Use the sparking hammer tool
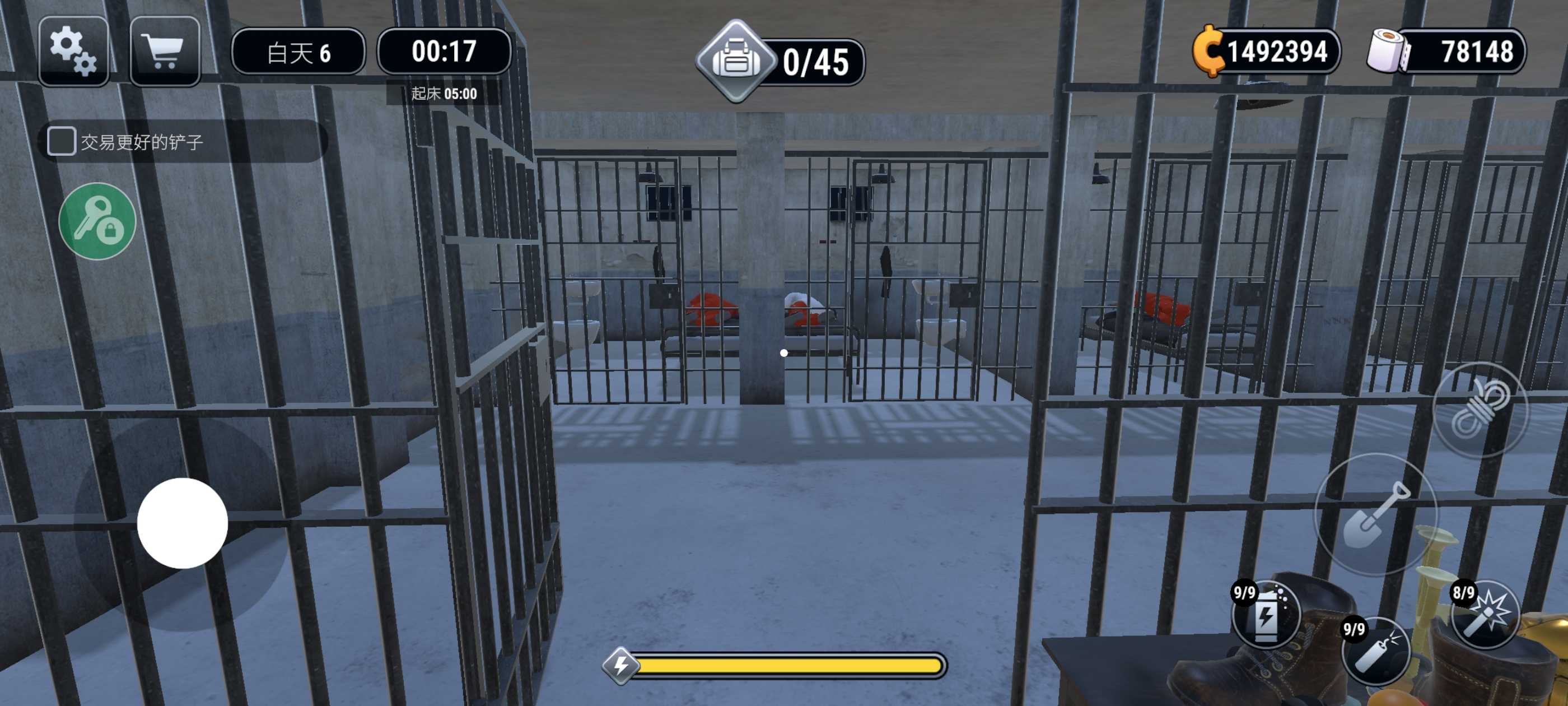 1485,614
